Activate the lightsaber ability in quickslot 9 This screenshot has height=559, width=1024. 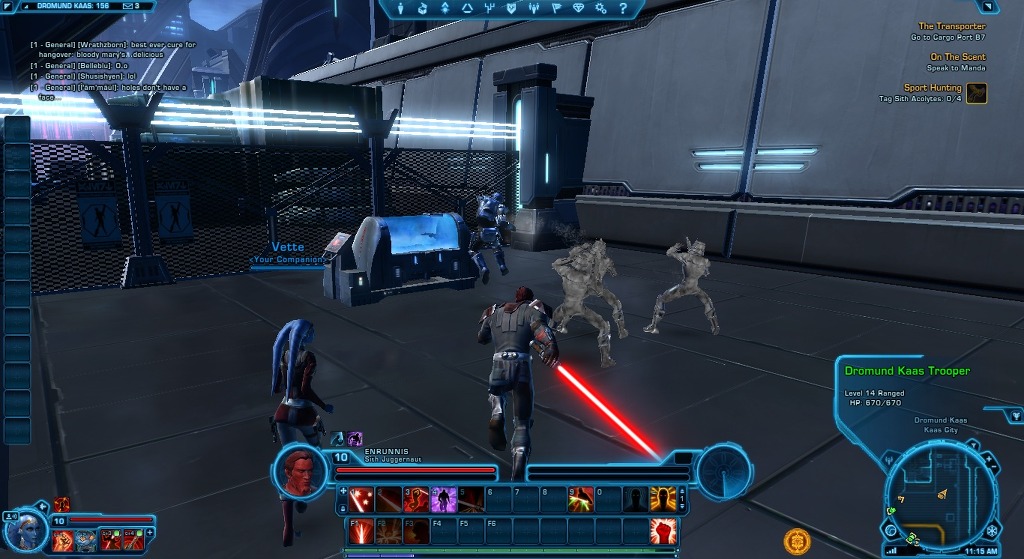point(581,499)
